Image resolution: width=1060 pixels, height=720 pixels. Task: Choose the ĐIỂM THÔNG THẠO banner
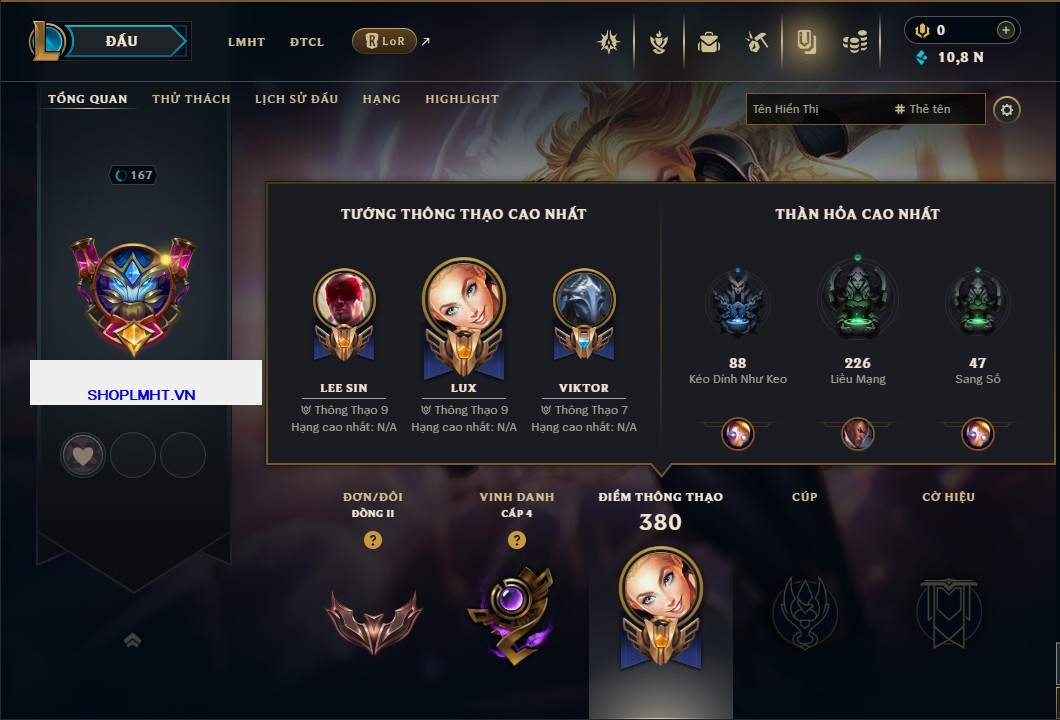point(660,600)
